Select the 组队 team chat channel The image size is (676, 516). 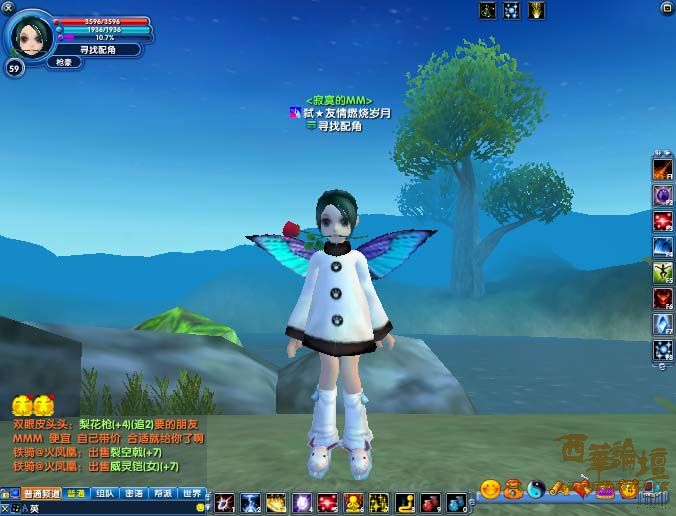tap(104, 493)
